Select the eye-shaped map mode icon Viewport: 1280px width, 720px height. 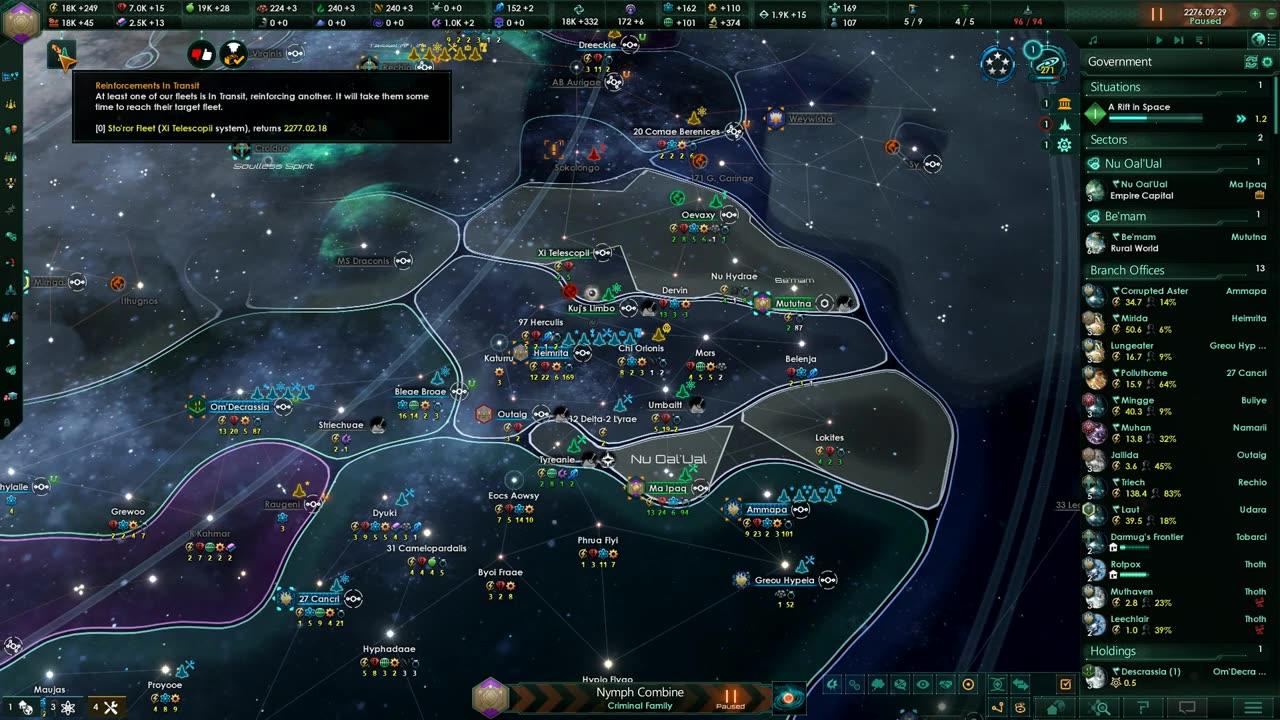[923, 684]
